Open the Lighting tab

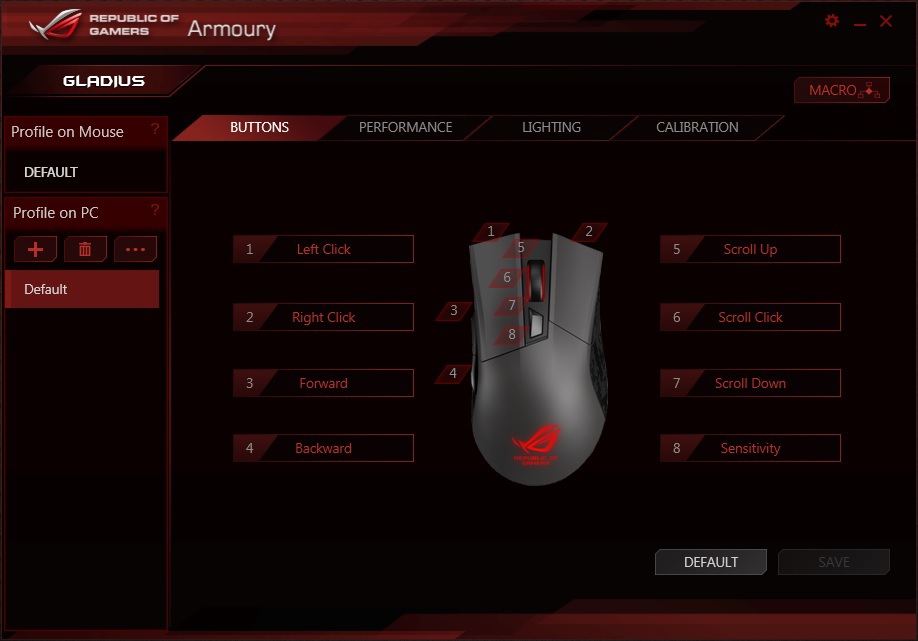pyautogui.click(x=551, y=127)
